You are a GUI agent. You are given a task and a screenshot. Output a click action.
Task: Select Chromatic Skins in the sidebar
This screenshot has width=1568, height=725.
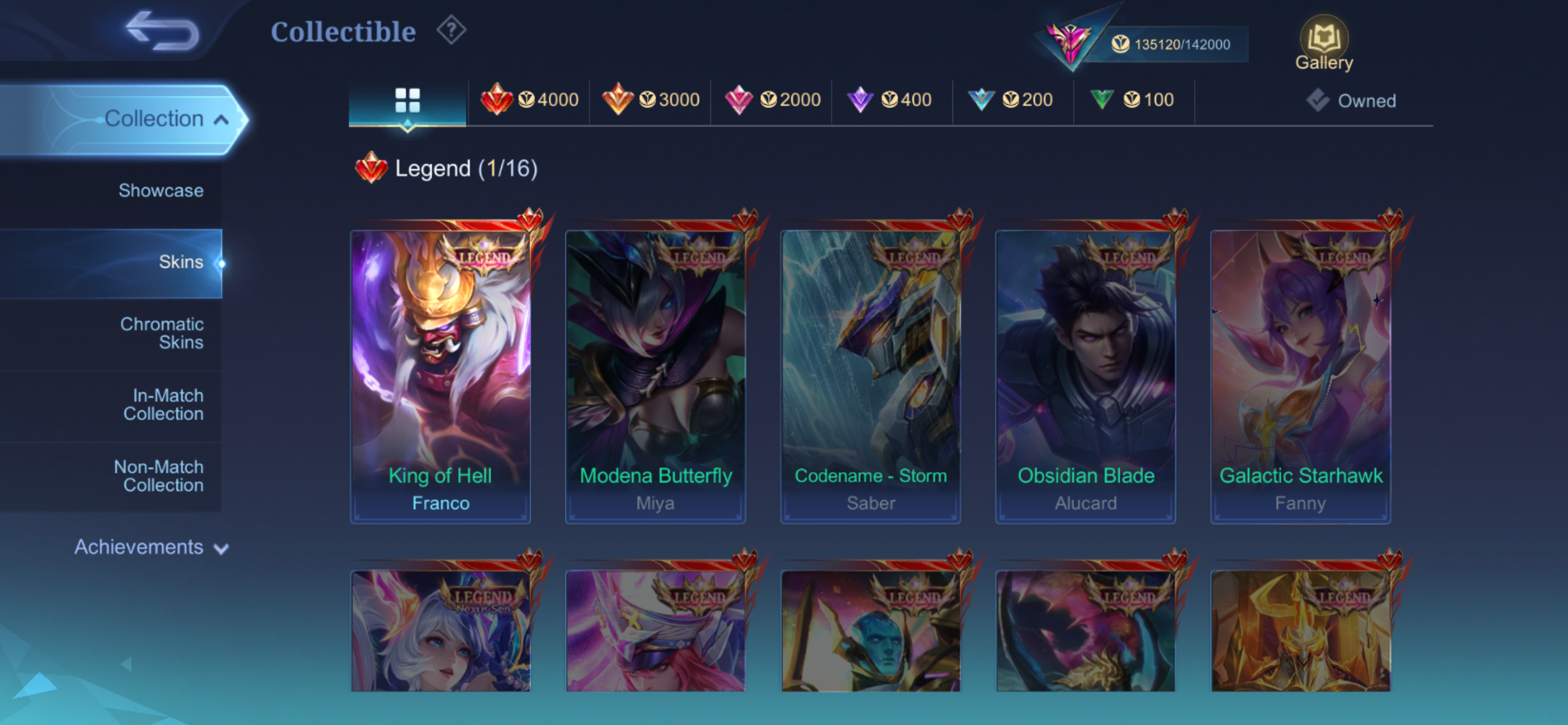(x=162, y=333)
